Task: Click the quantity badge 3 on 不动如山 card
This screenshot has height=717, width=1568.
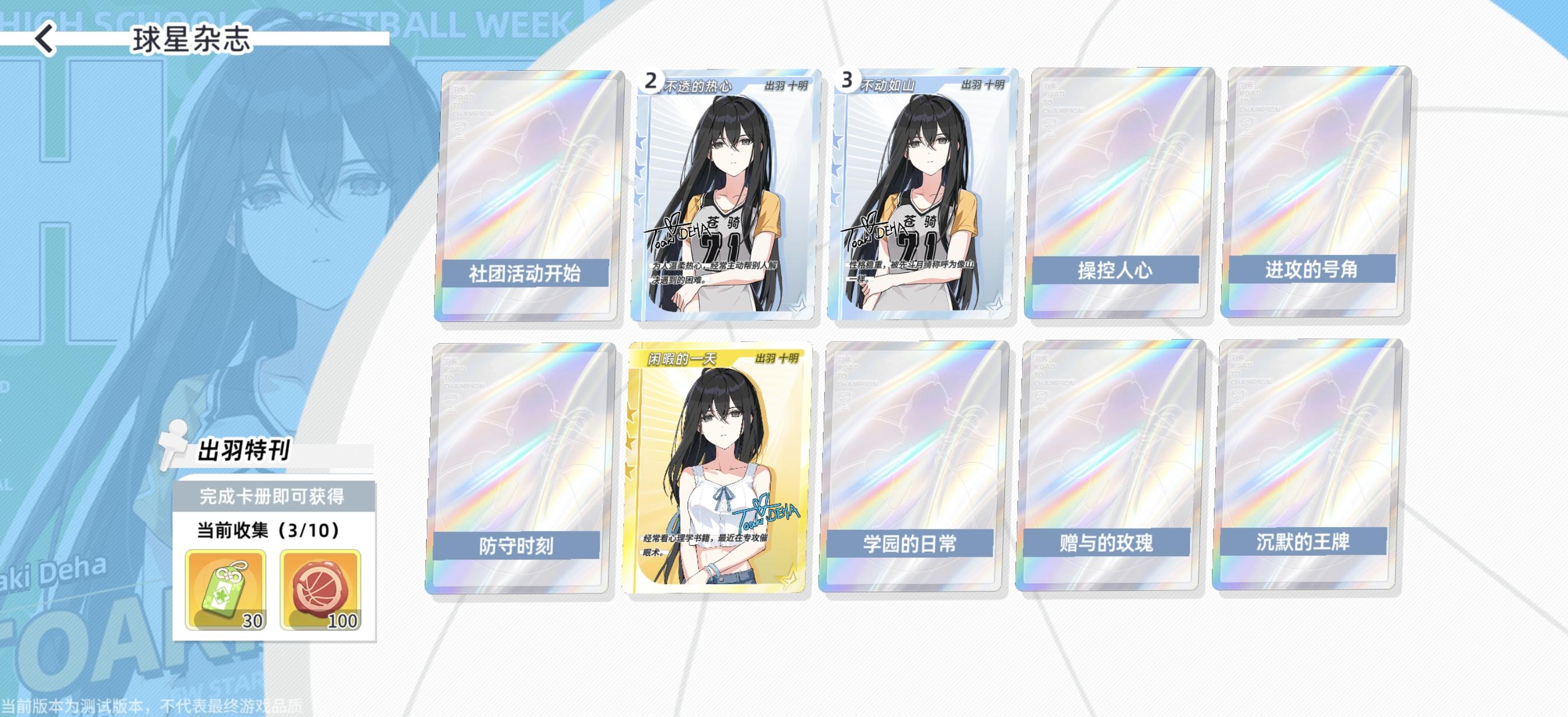Action: click(x=846, y=79)
